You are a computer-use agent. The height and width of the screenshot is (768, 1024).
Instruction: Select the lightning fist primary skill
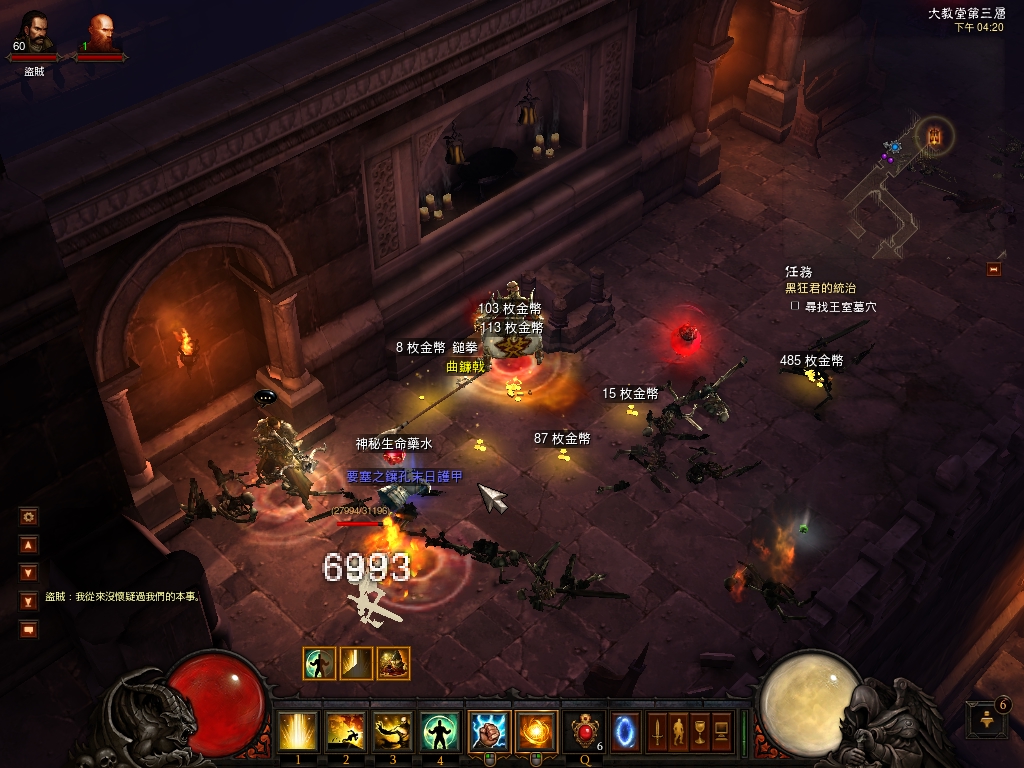coord(489,731)
